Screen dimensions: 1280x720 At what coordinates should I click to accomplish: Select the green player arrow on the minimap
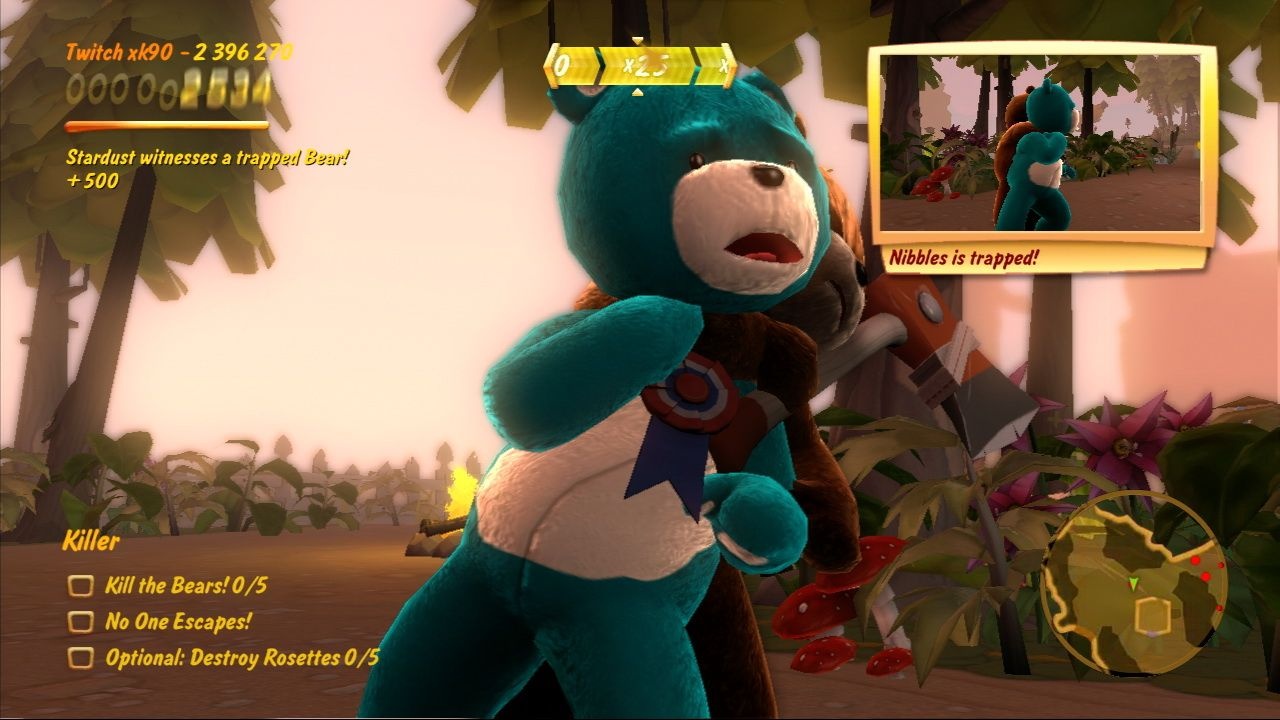1133,583
